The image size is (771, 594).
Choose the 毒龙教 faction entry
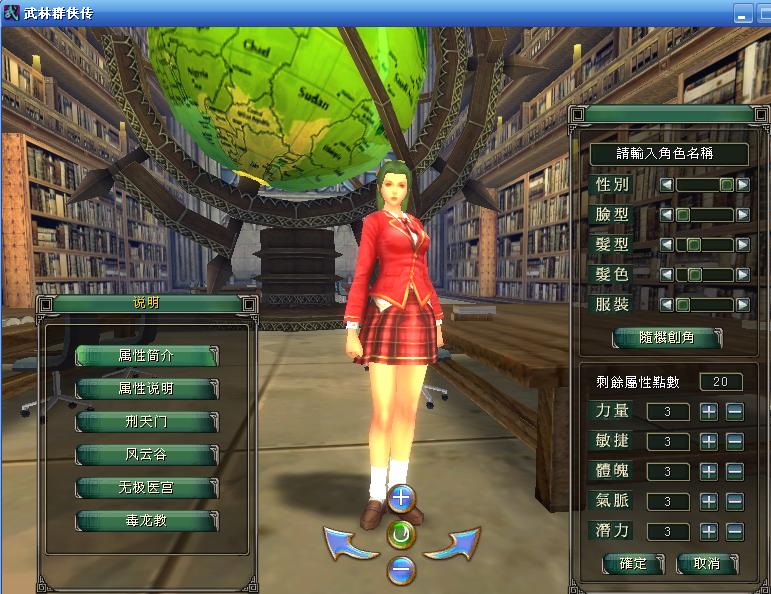point(147,521)
